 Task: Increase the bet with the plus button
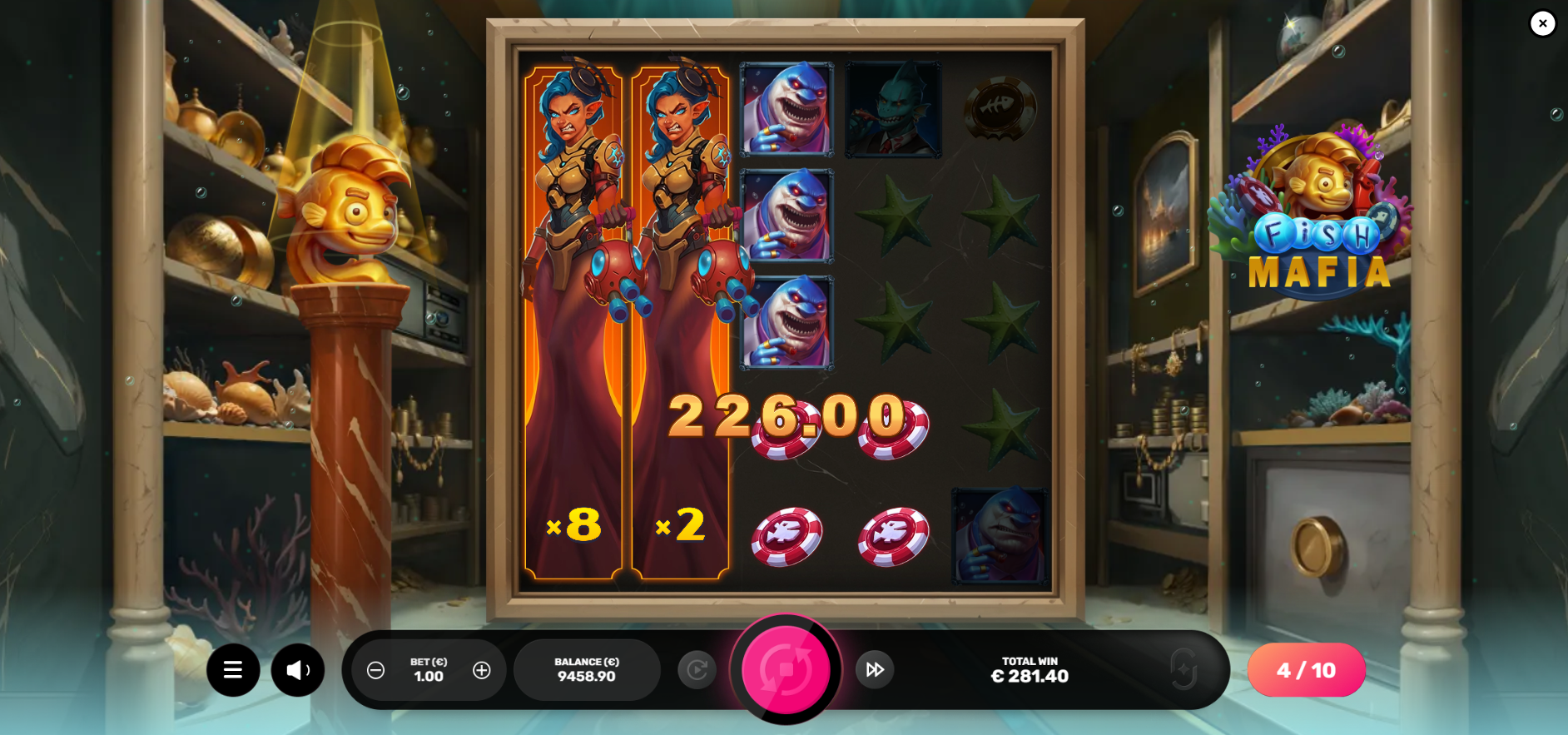point(482,670)
